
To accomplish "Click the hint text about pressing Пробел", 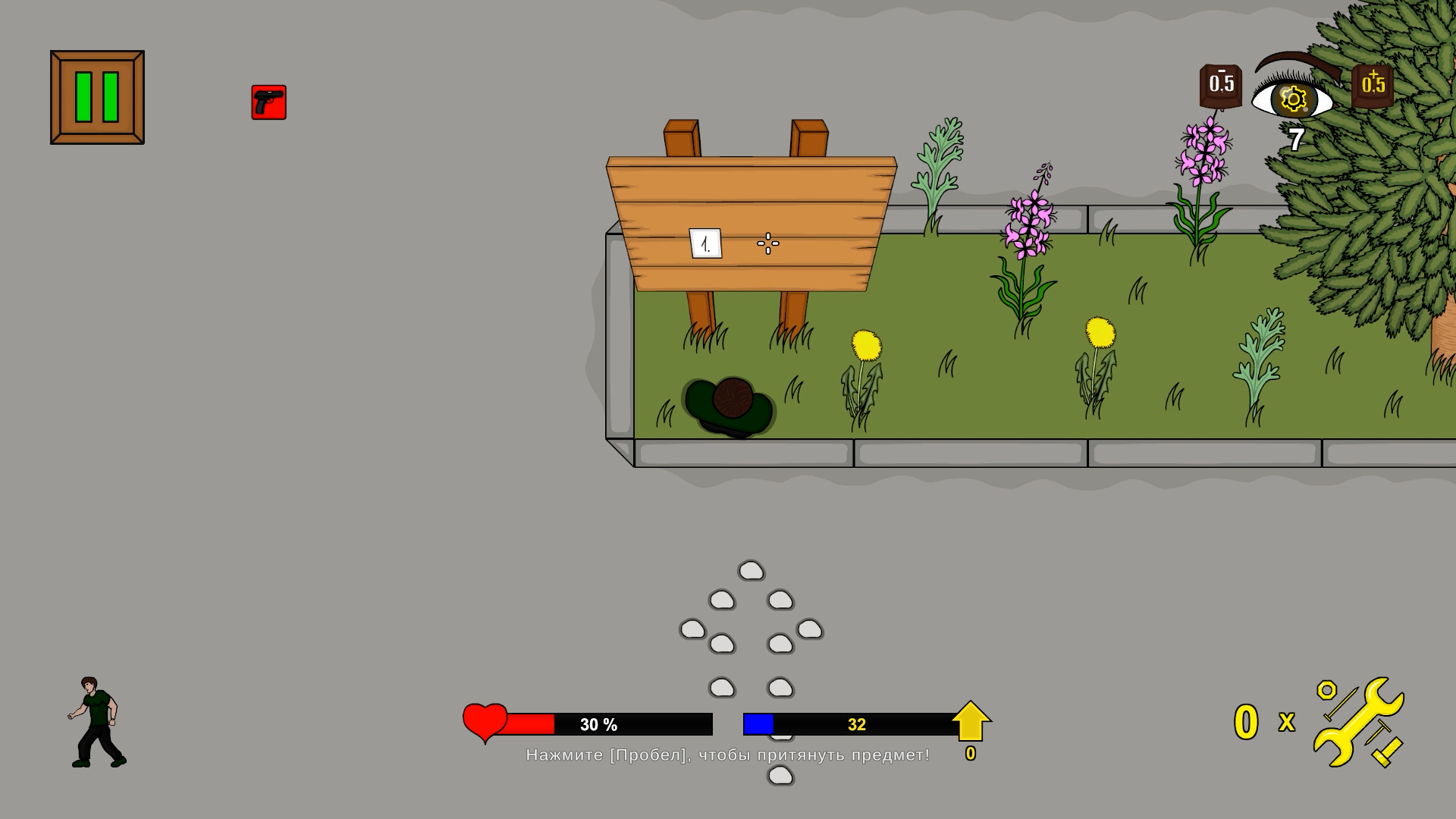I will (728, 755).
